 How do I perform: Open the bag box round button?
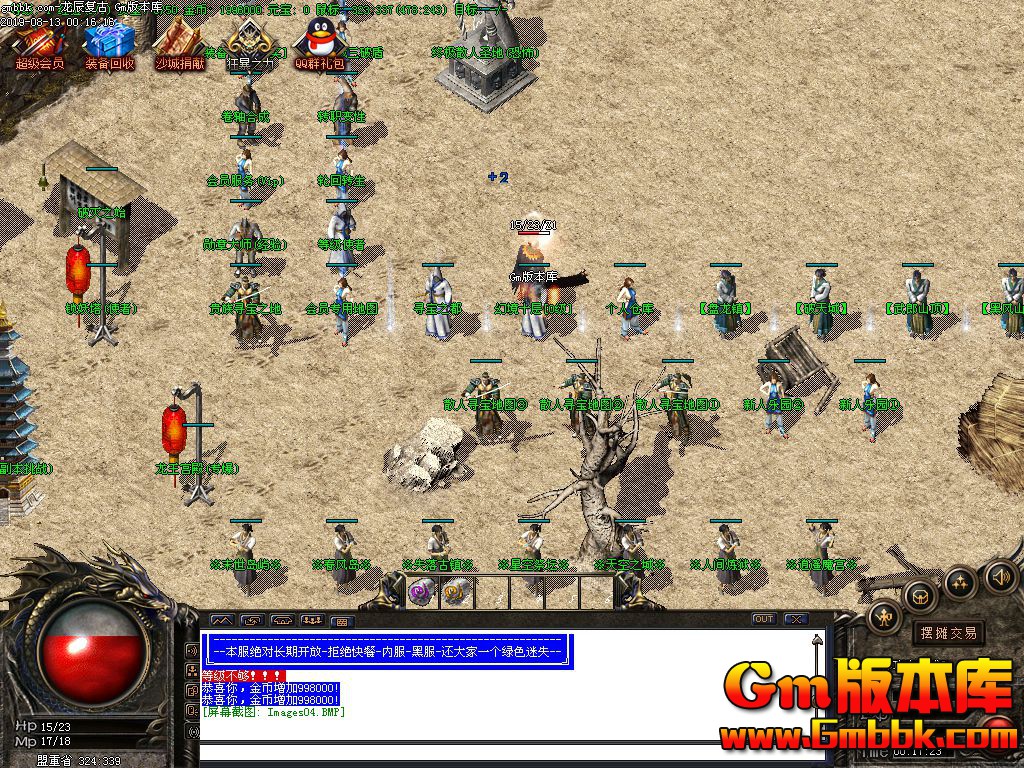pos(919,598)
